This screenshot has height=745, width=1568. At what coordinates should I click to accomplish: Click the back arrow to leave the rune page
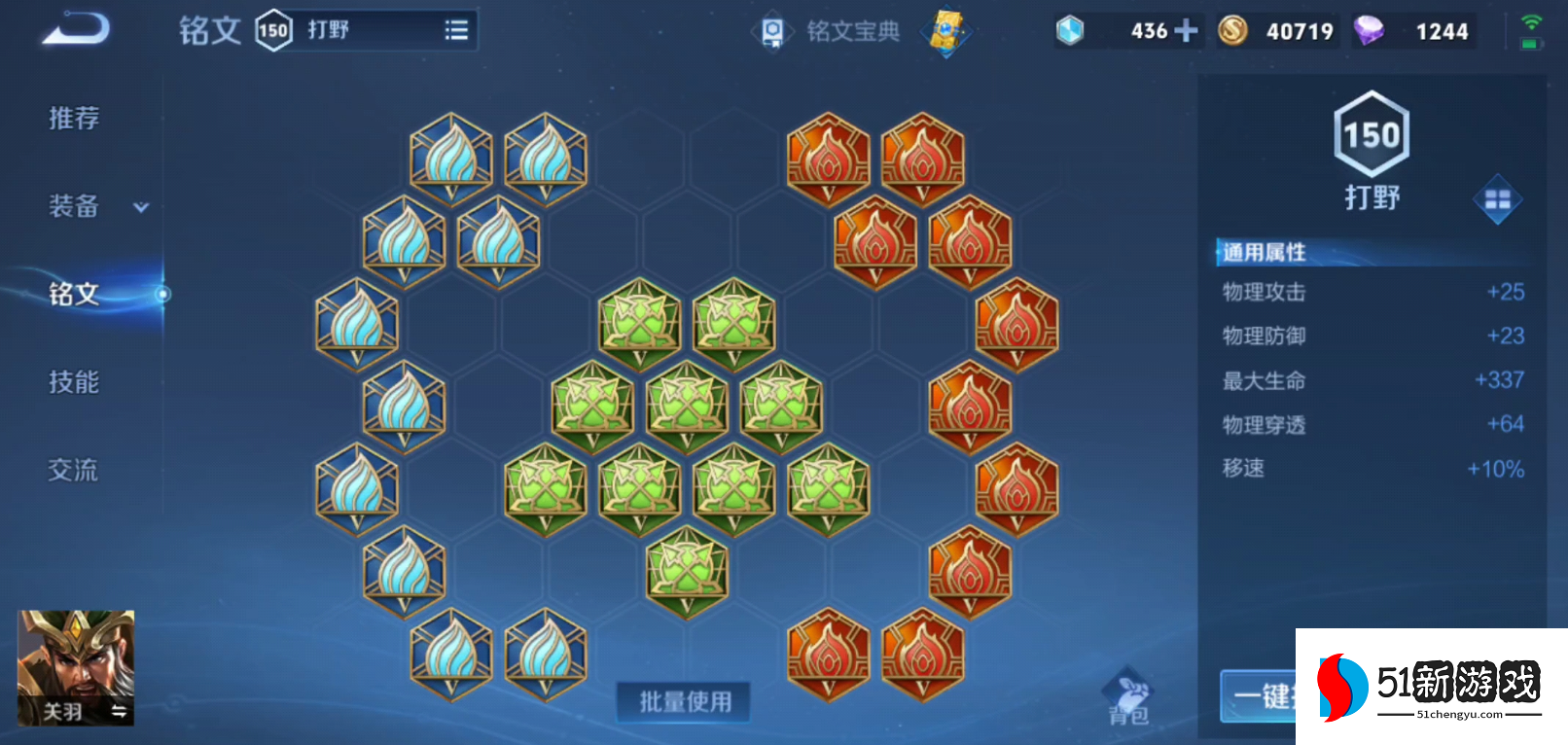click(x=73, y=30)
